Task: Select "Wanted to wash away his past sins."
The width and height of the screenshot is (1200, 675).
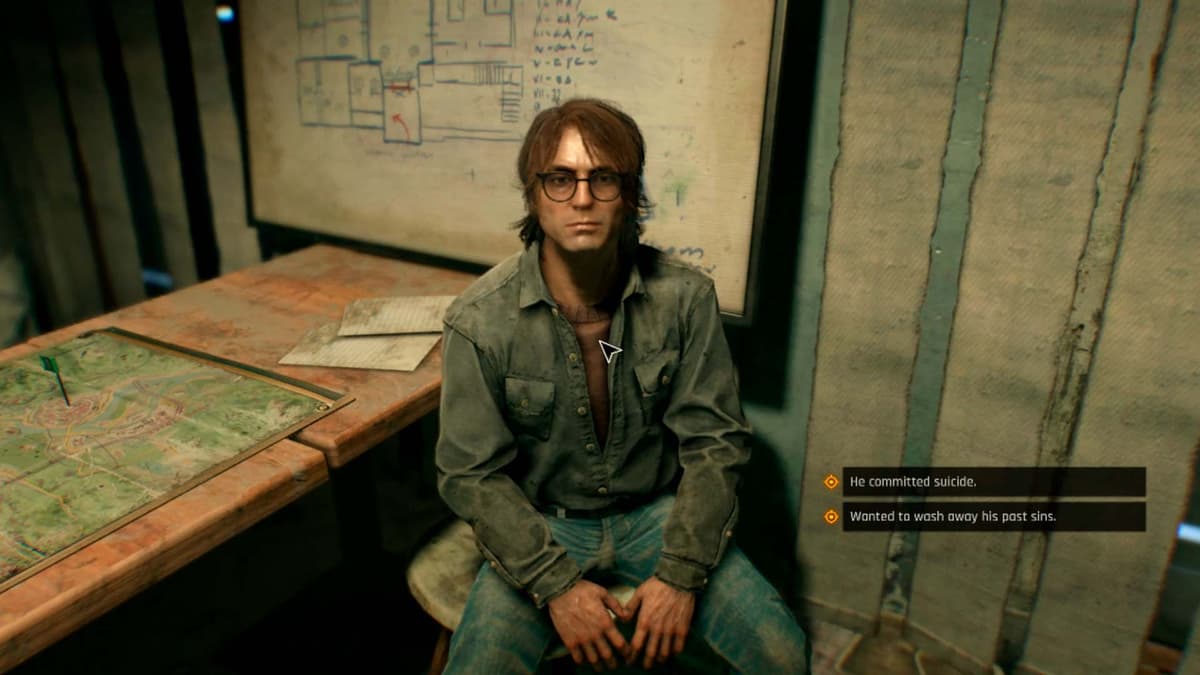Action: point(992,517)
